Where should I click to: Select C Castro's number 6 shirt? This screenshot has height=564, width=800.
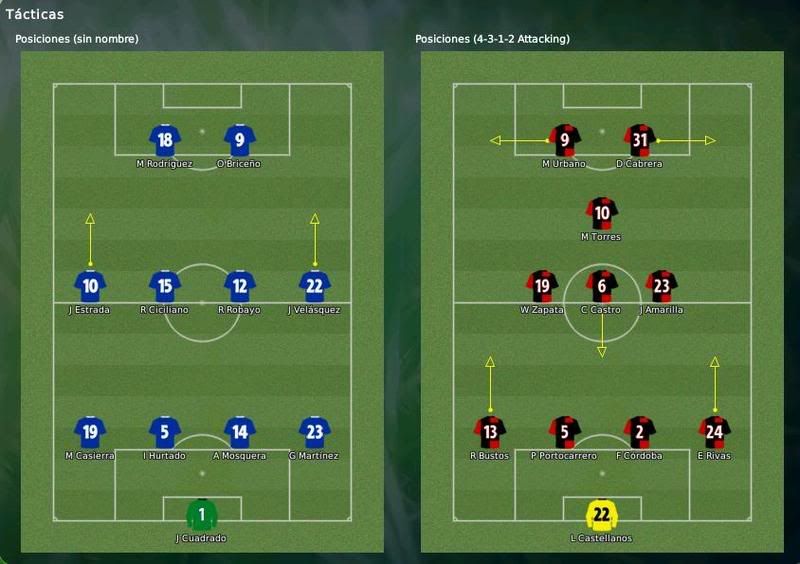point(602,286)
